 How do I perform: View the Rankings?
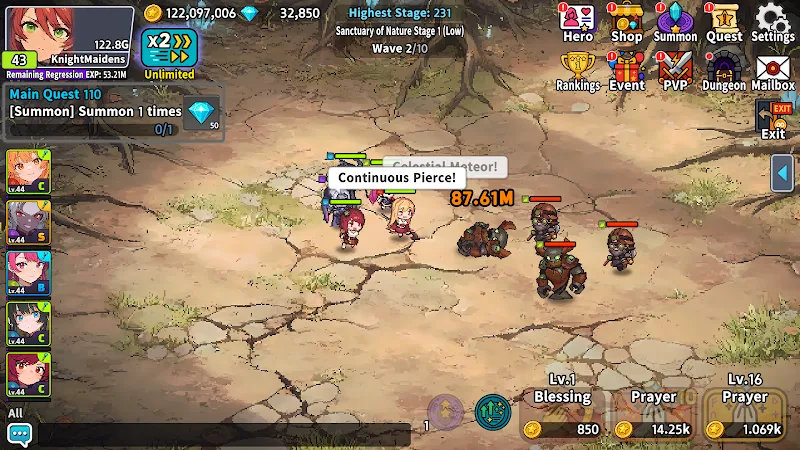[578, 71]
